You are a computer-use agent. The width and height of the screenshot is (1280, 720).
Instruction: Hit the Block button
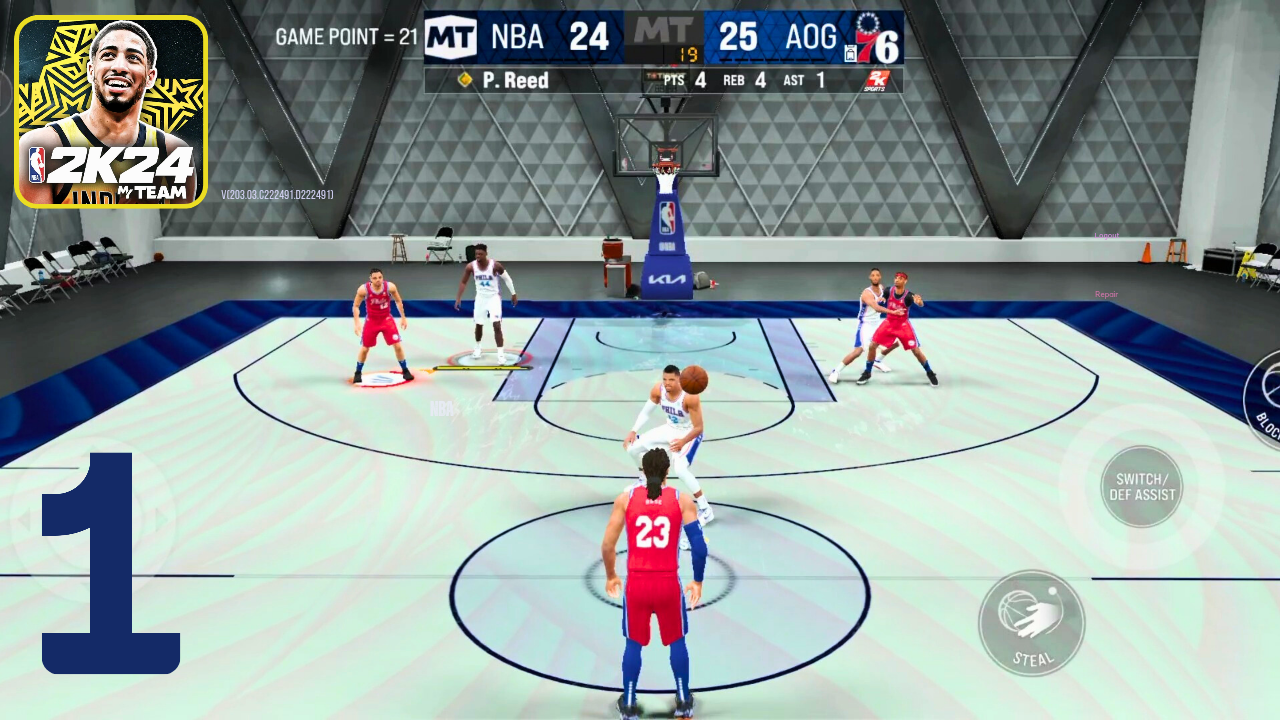[x=1265, y=398]
